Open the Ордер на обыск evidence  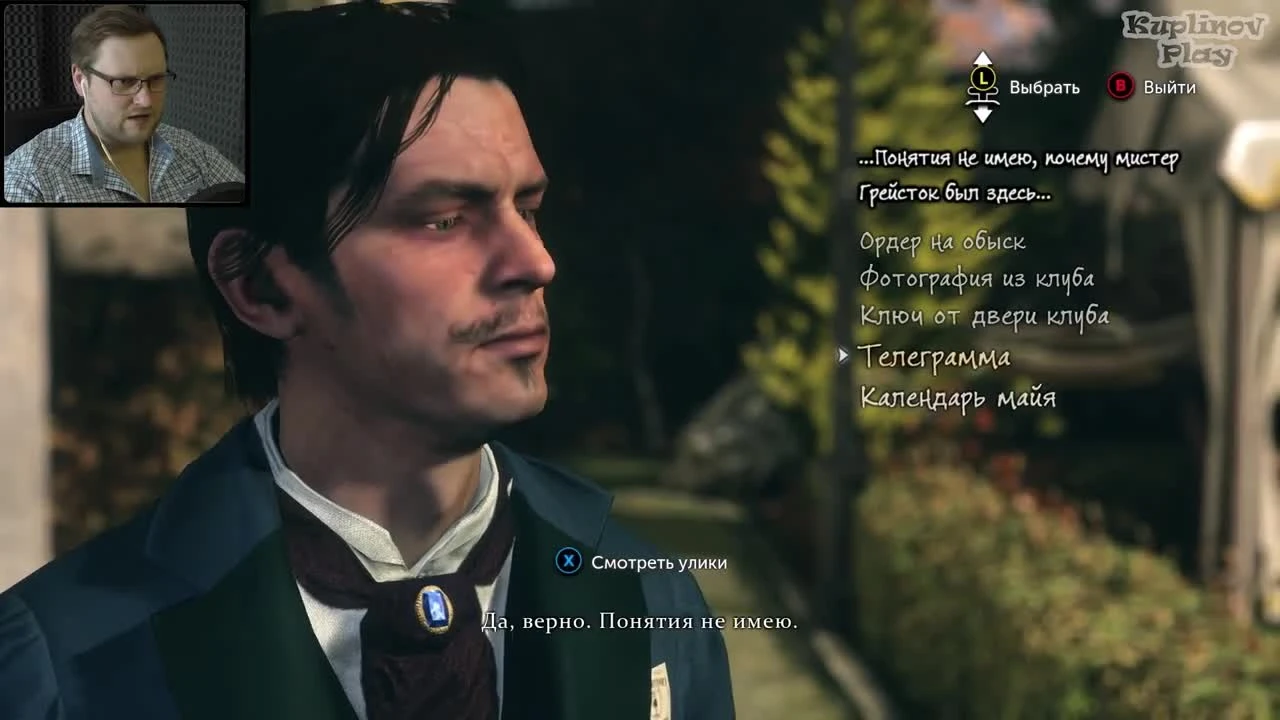pos(941,240)
